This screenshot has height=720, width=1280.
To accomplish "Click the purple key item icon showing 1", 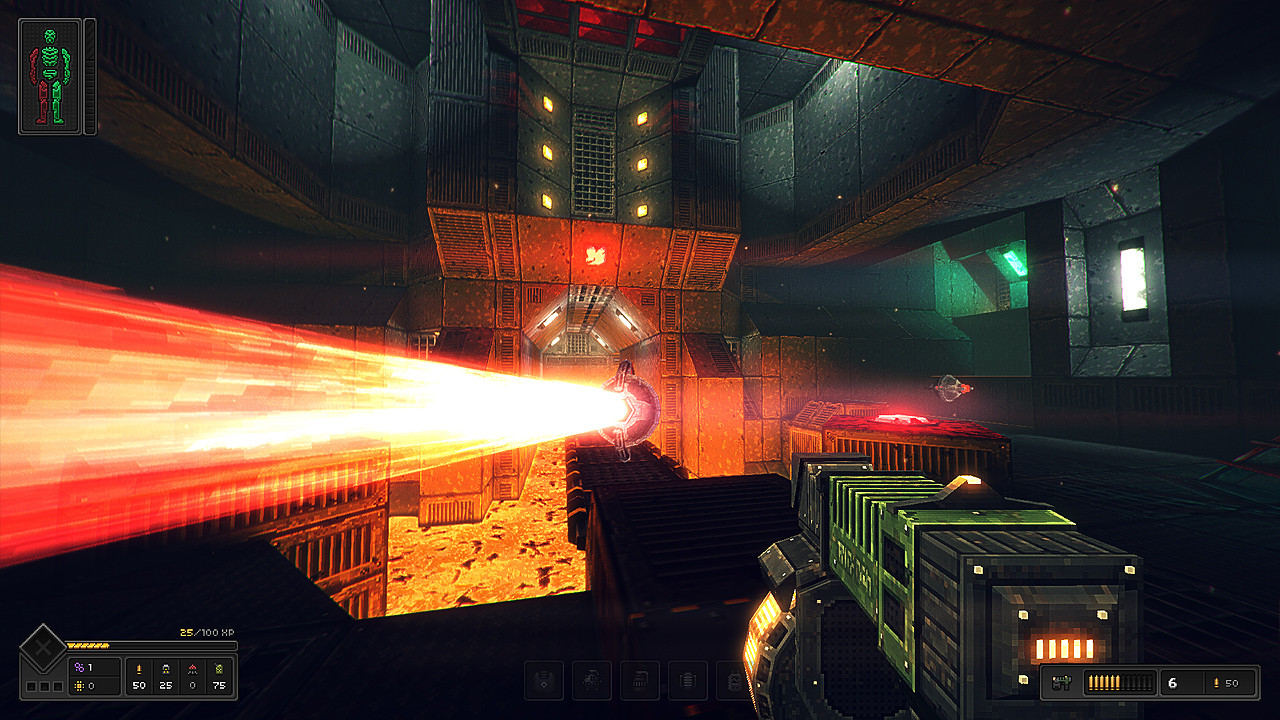I will coord(78,667).
